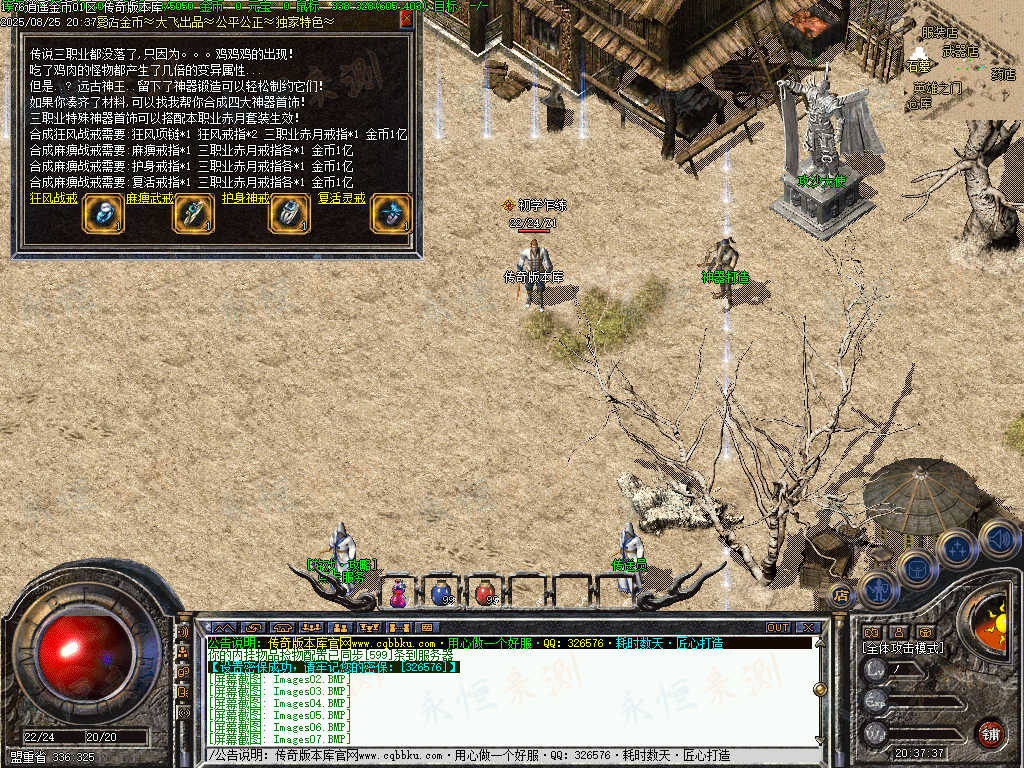1024x768 pixels.
Task: Pick the 护身神戒 crafting link
Action: tap(246, 198)
